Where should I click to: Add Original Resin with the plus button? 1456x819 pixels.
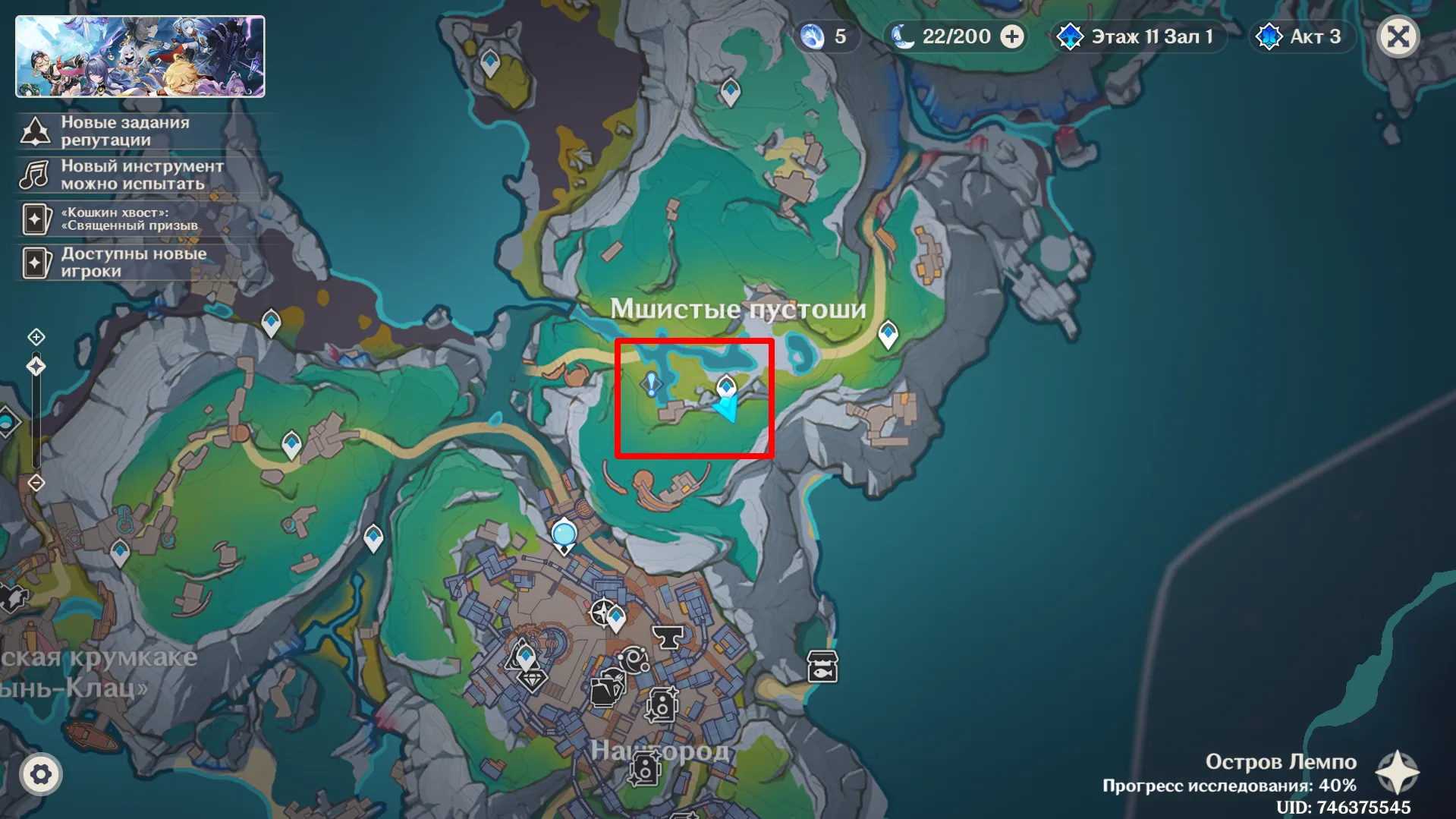tap(1012, 36)
